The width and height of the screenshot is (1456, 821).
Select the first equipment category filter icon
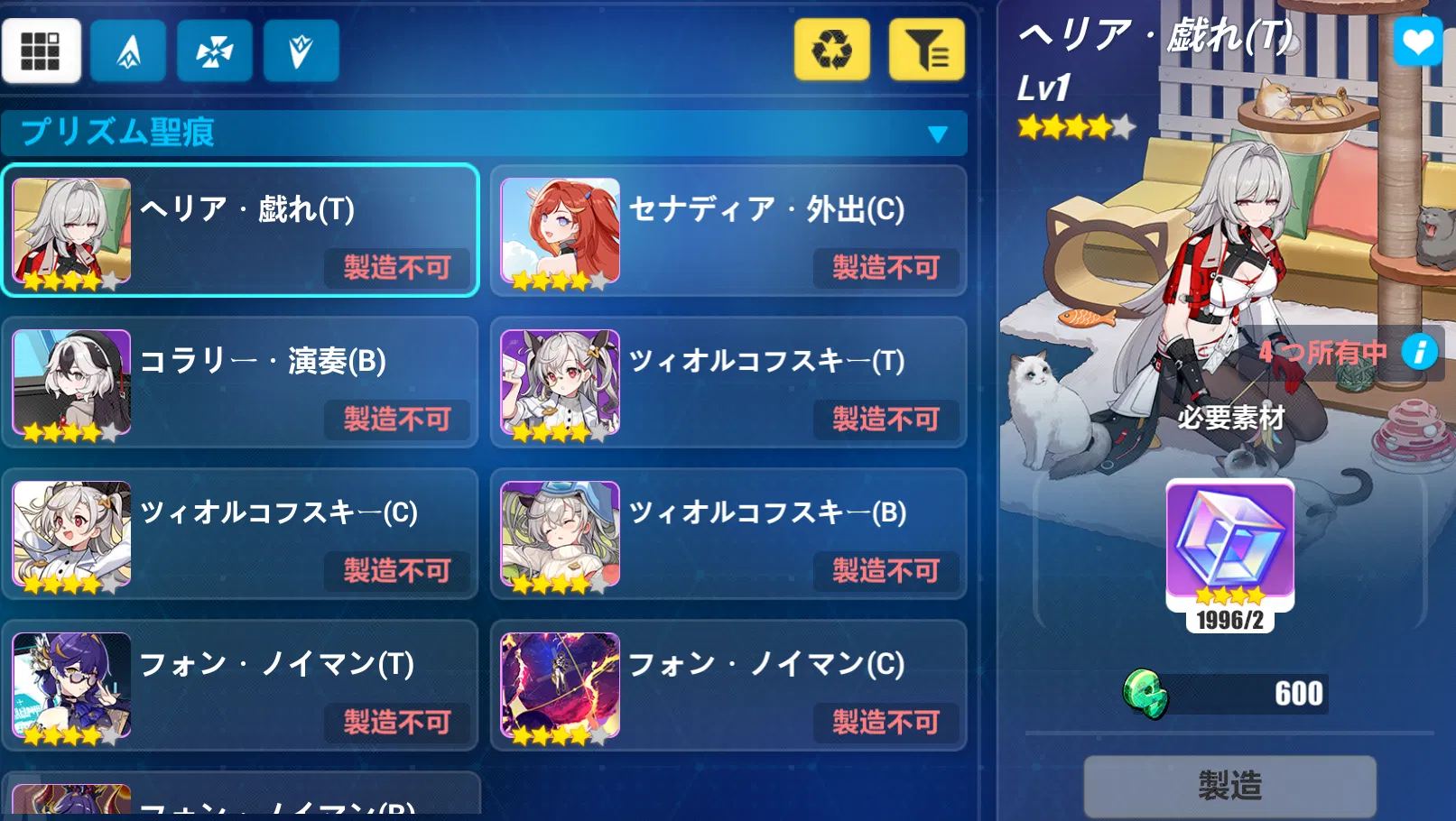(127, 51)
